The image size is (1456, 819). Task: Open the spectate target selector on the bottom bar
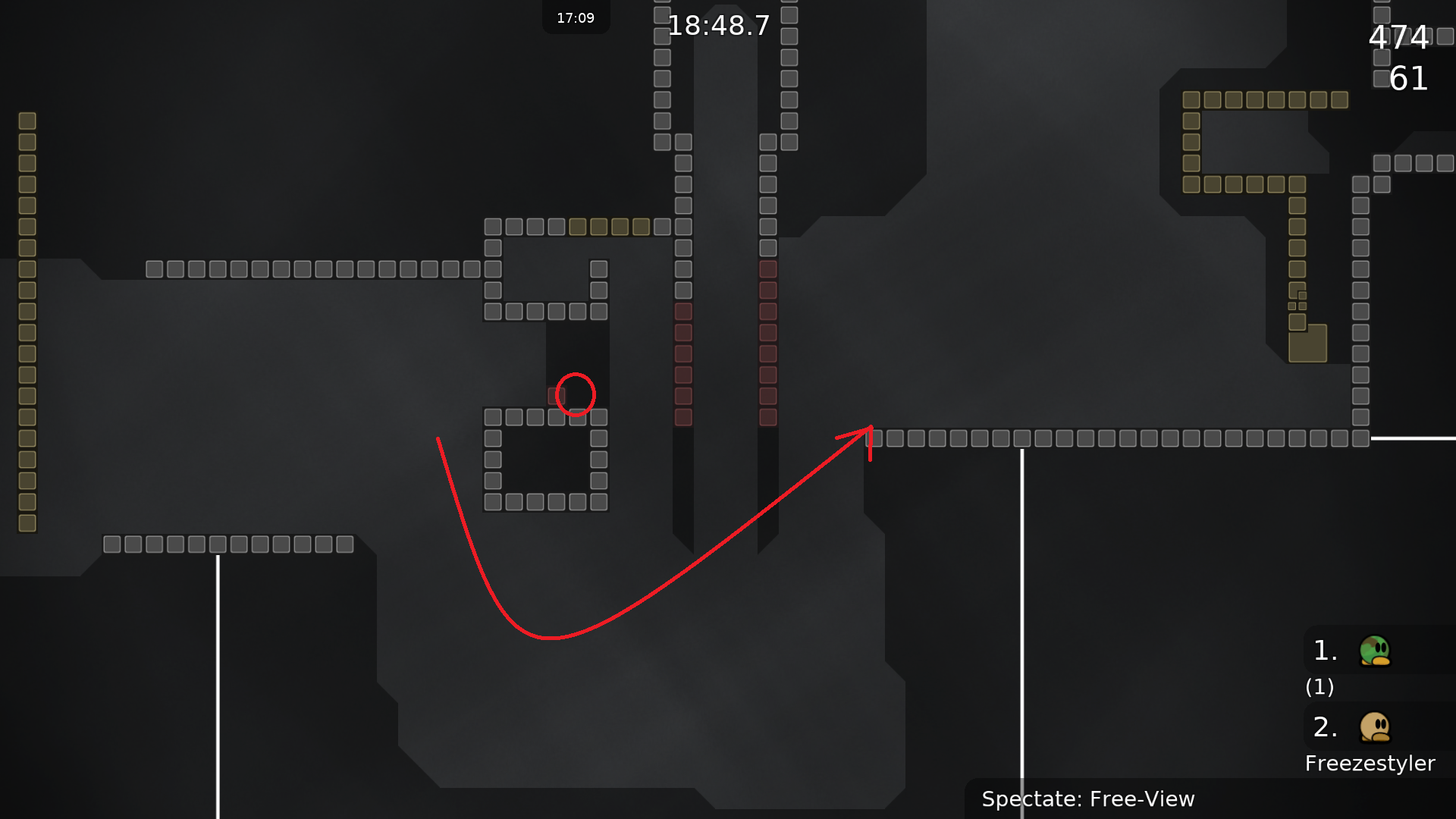pyautogui.click(x=1088, y=799)
